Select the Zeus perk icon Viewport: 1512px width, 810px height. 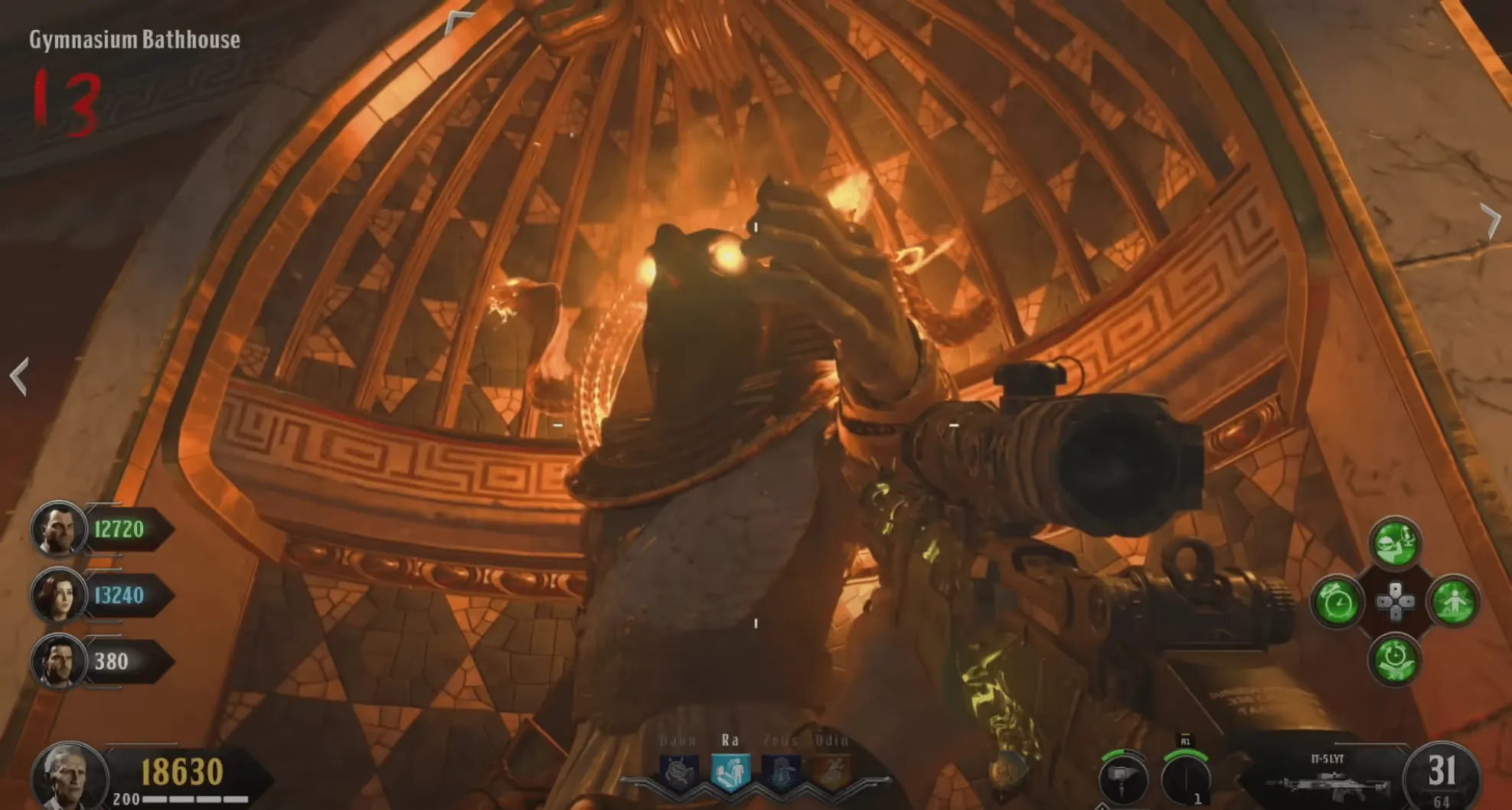[781, 771]
